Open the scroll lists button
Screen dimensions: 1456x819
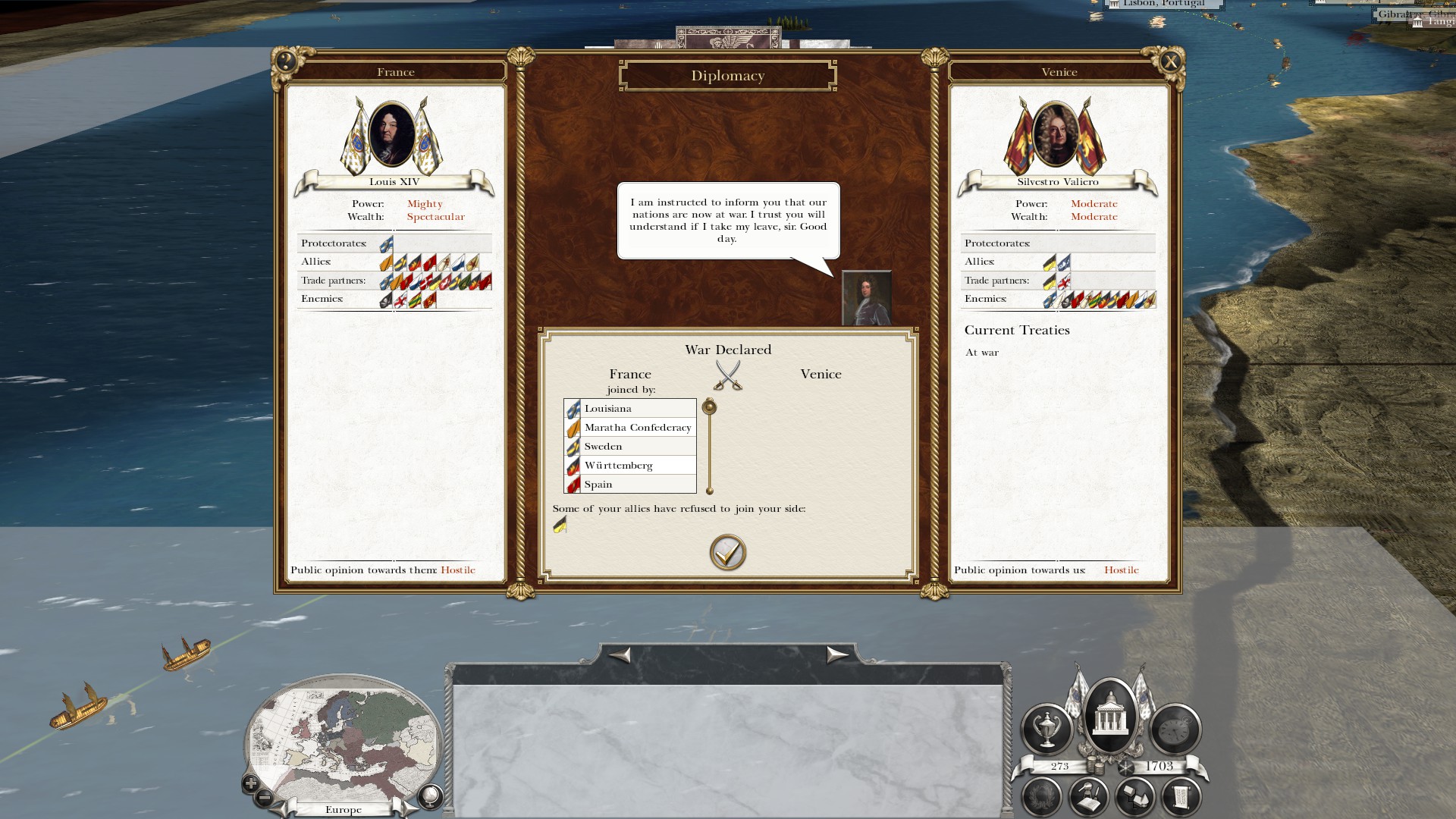tap(1181, 797)
